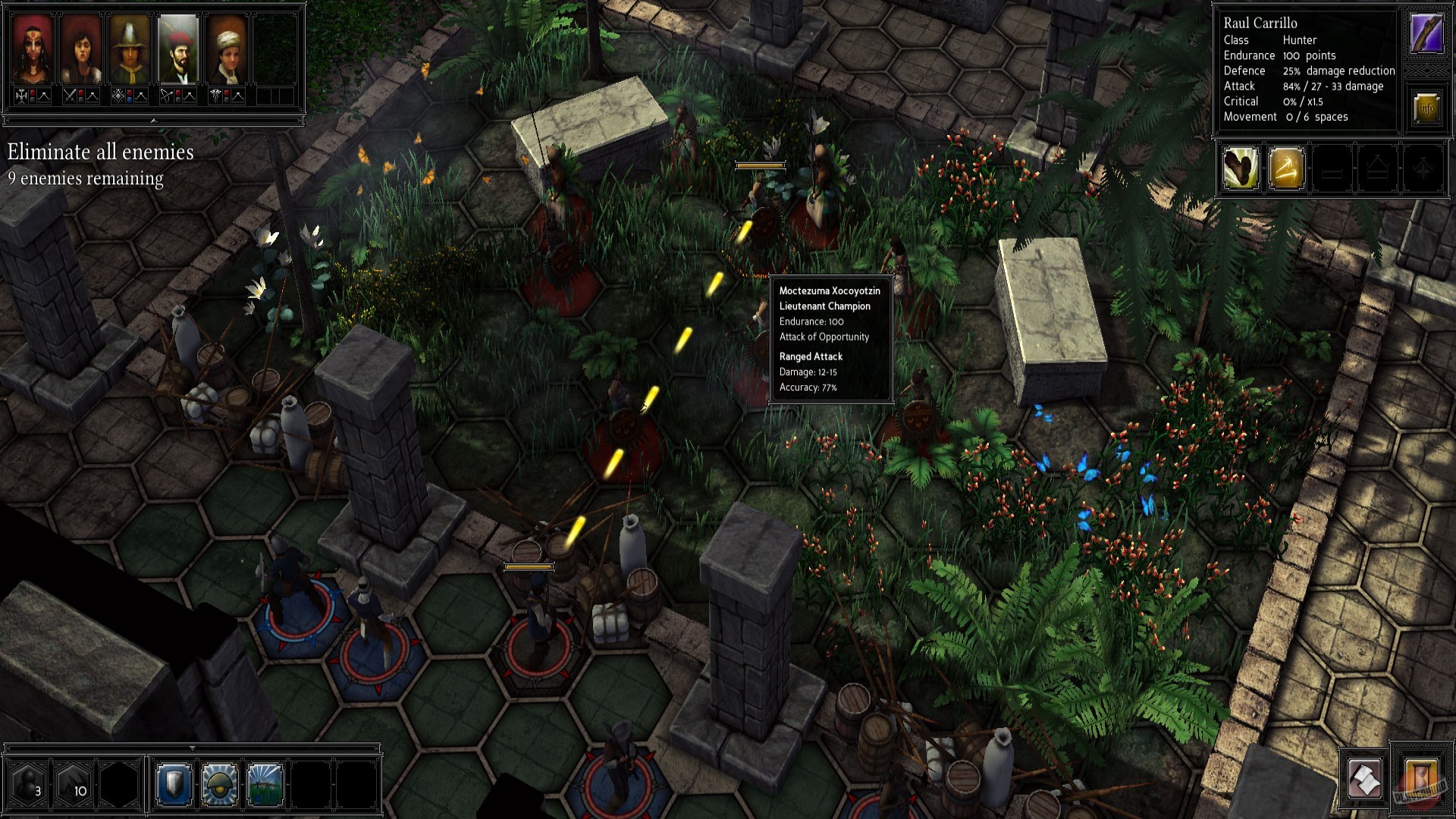
Task: Toggle the red indicator under the bearded hunter portrait
Action: (178, 93)
